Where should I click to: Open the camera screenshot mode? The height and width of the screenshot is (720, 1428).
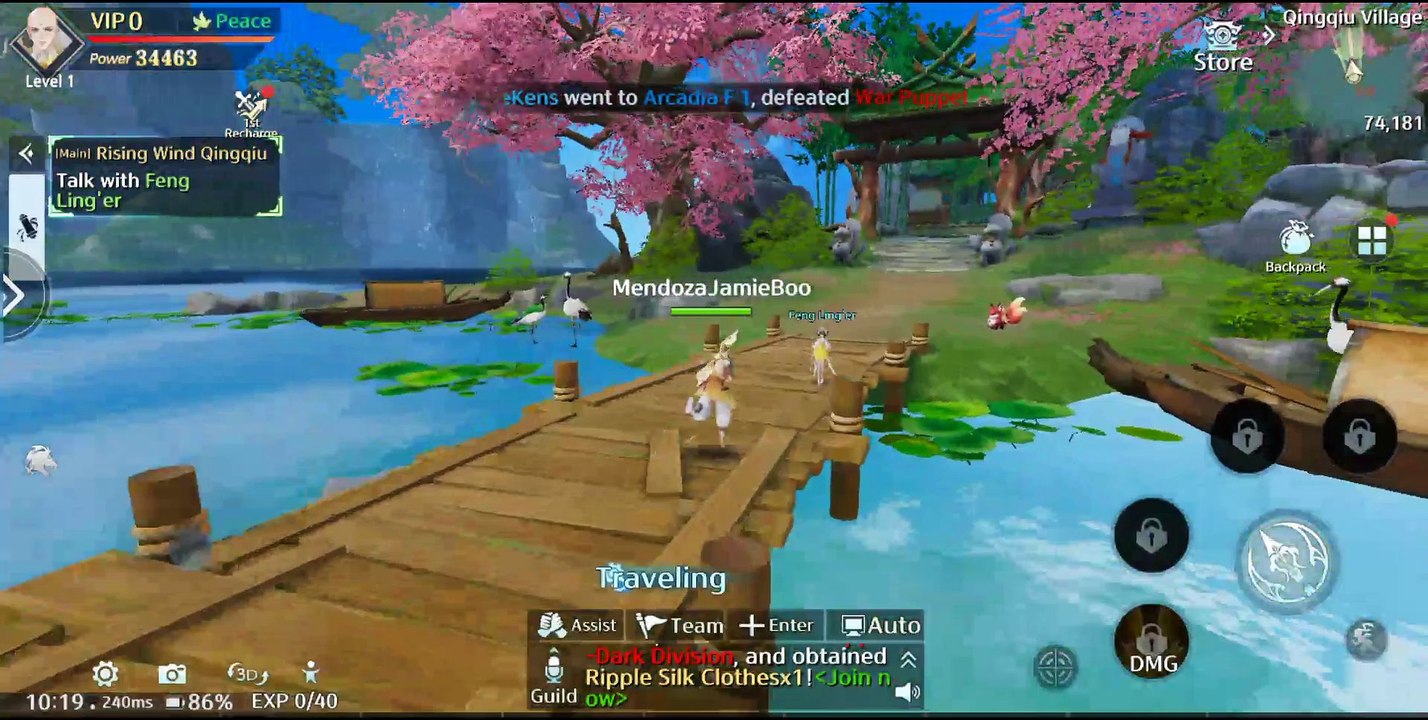(x=172, y=673)
